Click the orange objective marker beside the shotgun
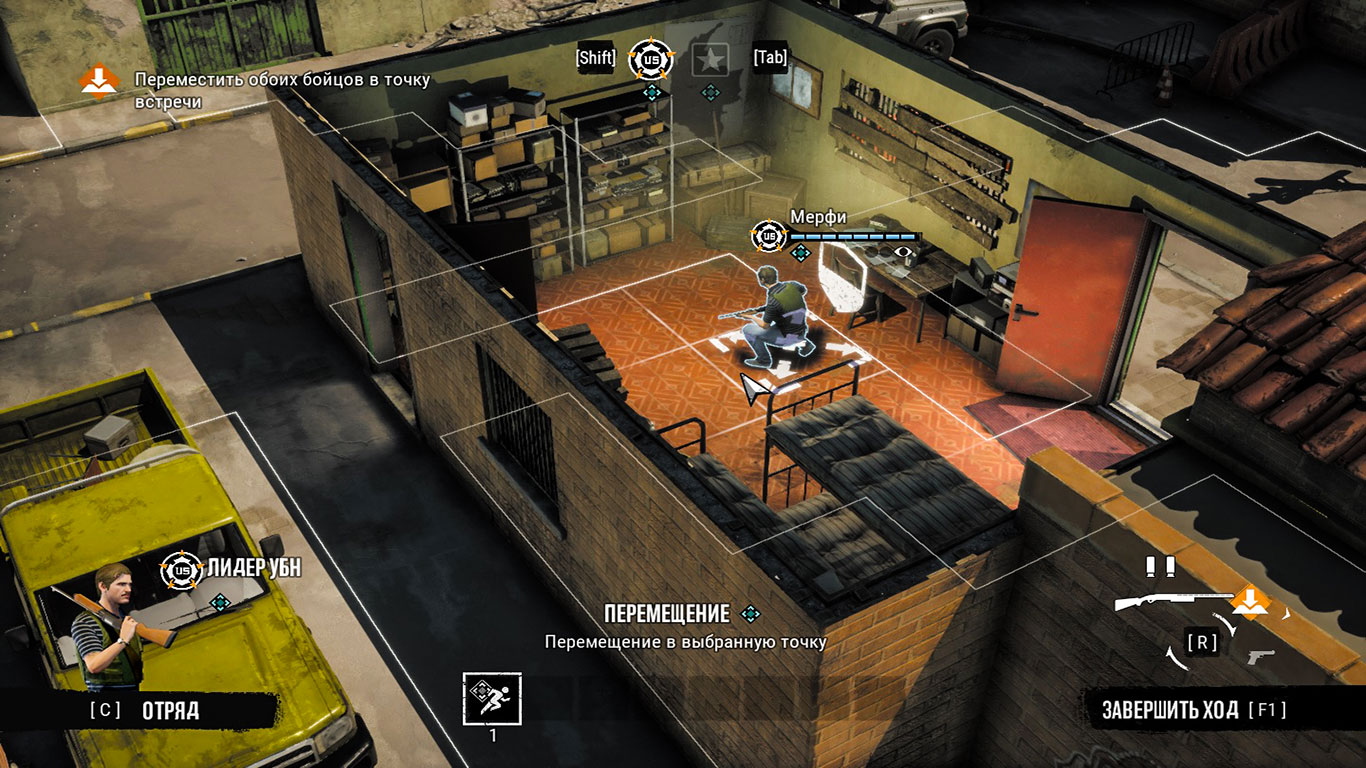This screenshot has height=768, width=1366. tap(1249, 602)
